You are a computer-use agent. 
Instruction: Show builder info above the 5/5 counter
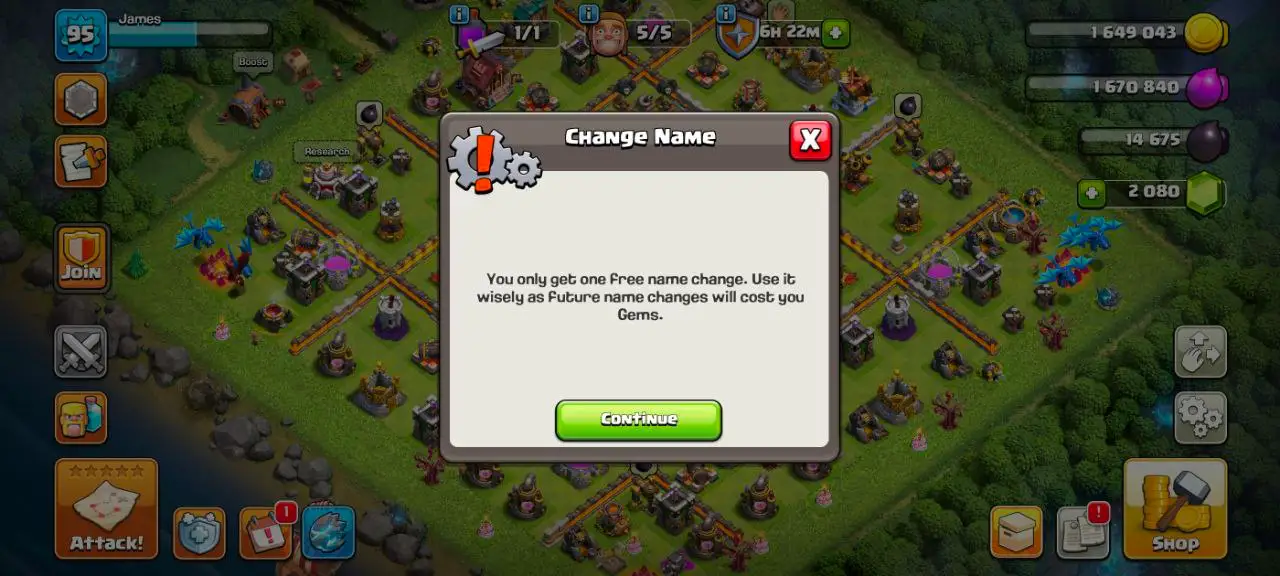(x=590, y=14)
